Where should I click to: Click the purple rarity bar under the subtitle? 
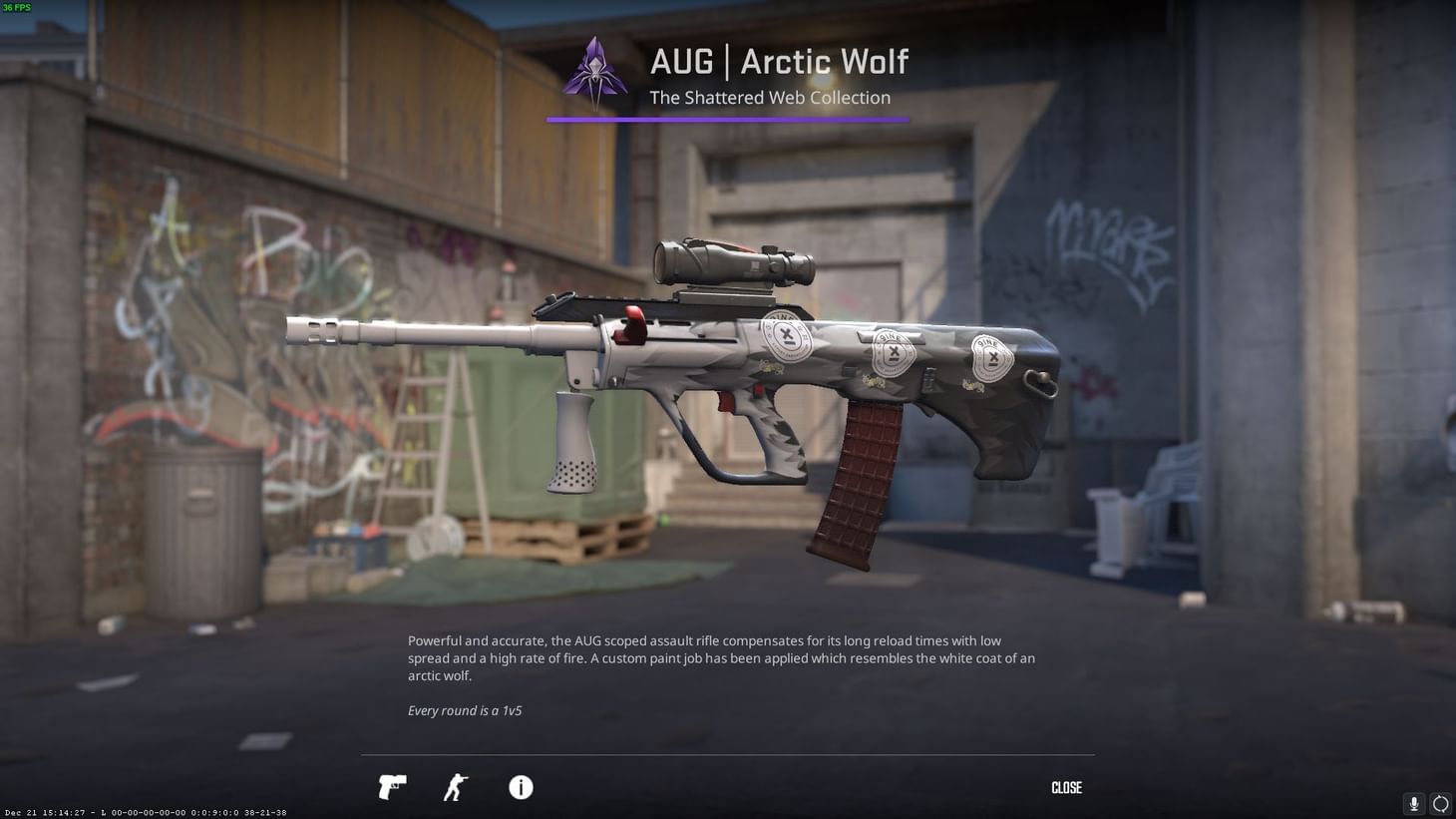coord(728,120)
